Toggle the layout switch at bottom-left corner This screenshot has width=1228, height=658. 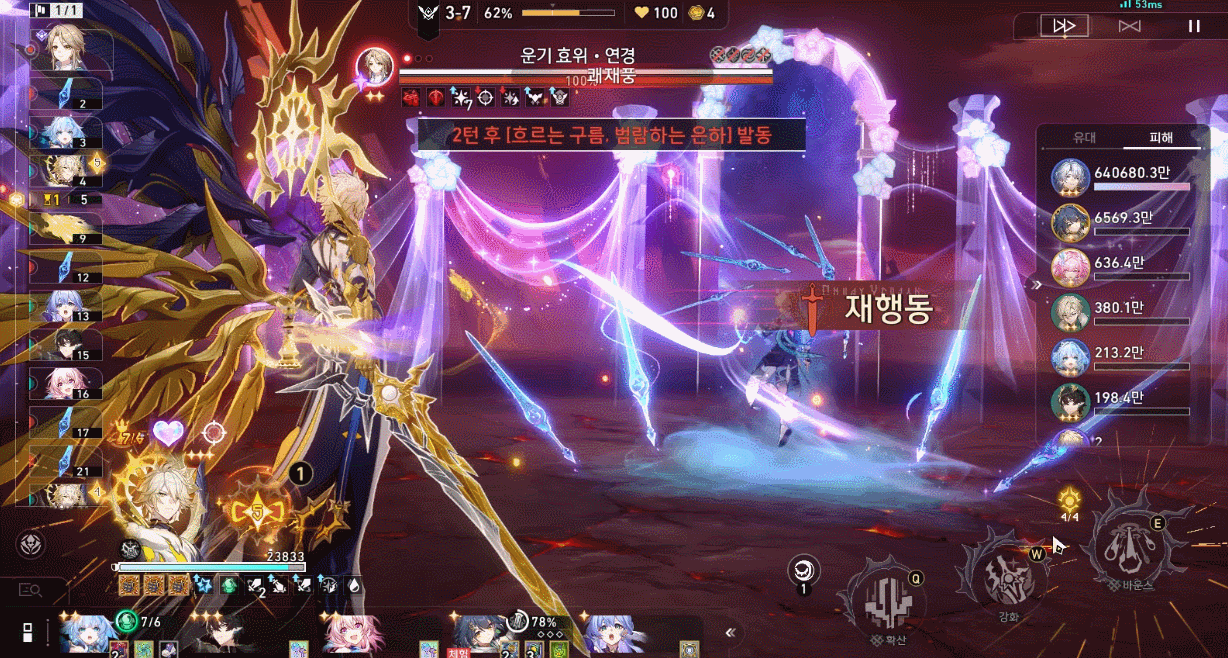click(x=28, y=632)
